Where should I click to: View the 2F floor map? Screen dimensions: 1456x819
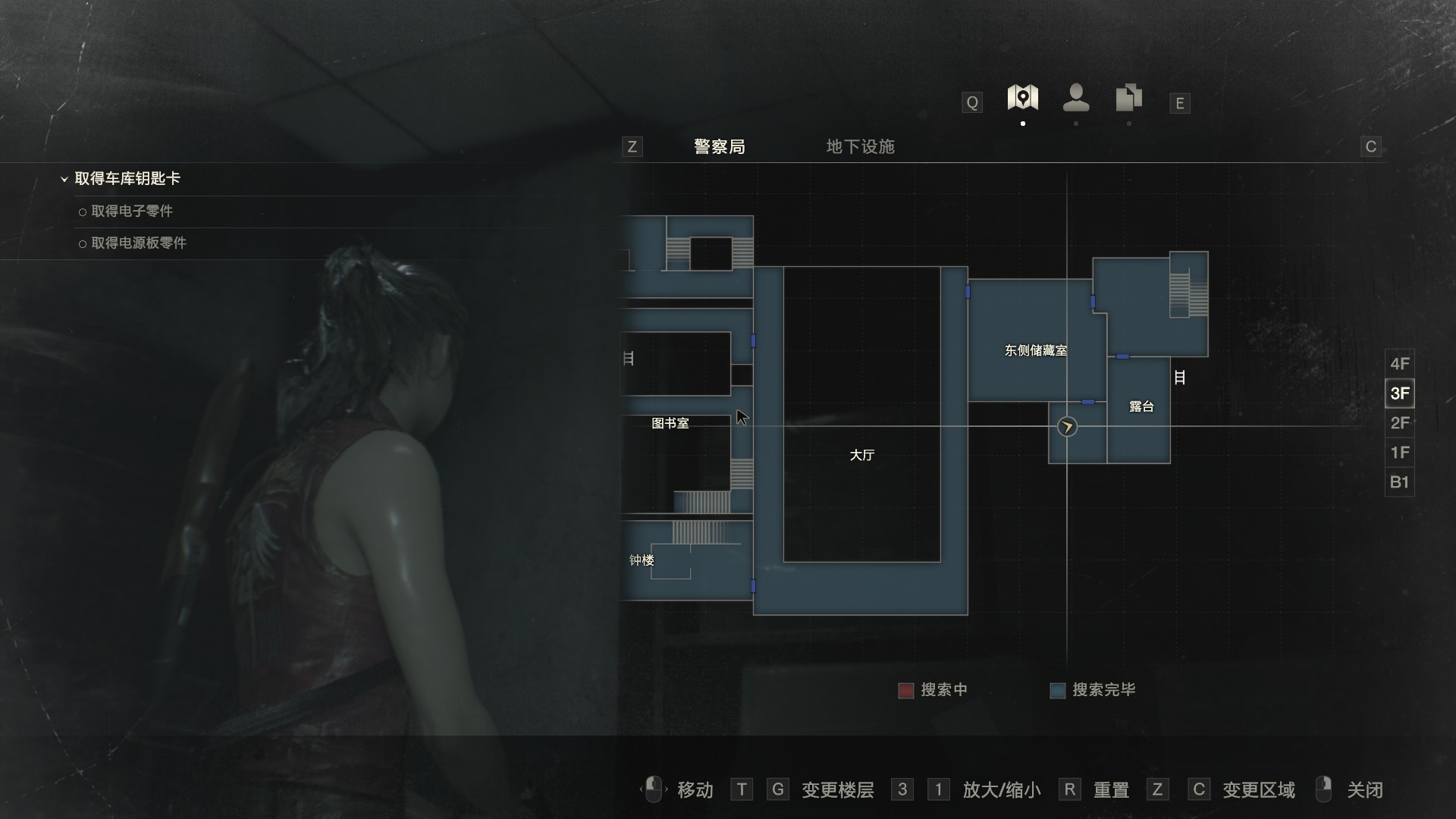pyautogui.click(x=1399, y=423)
